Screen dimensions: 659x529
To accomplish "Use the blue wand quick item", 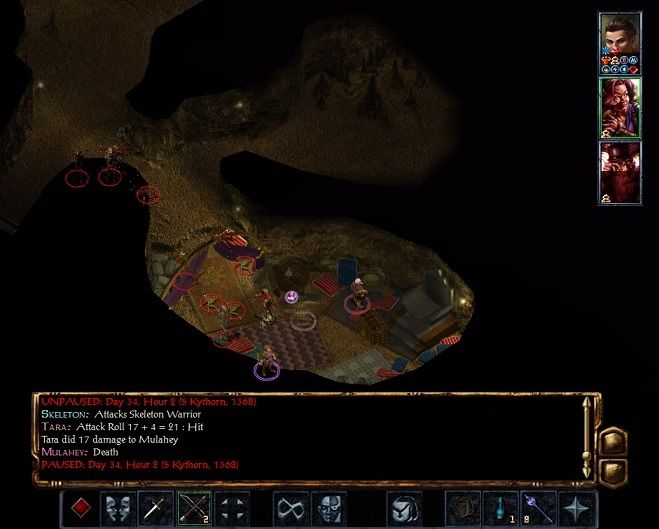I will 537,507.
